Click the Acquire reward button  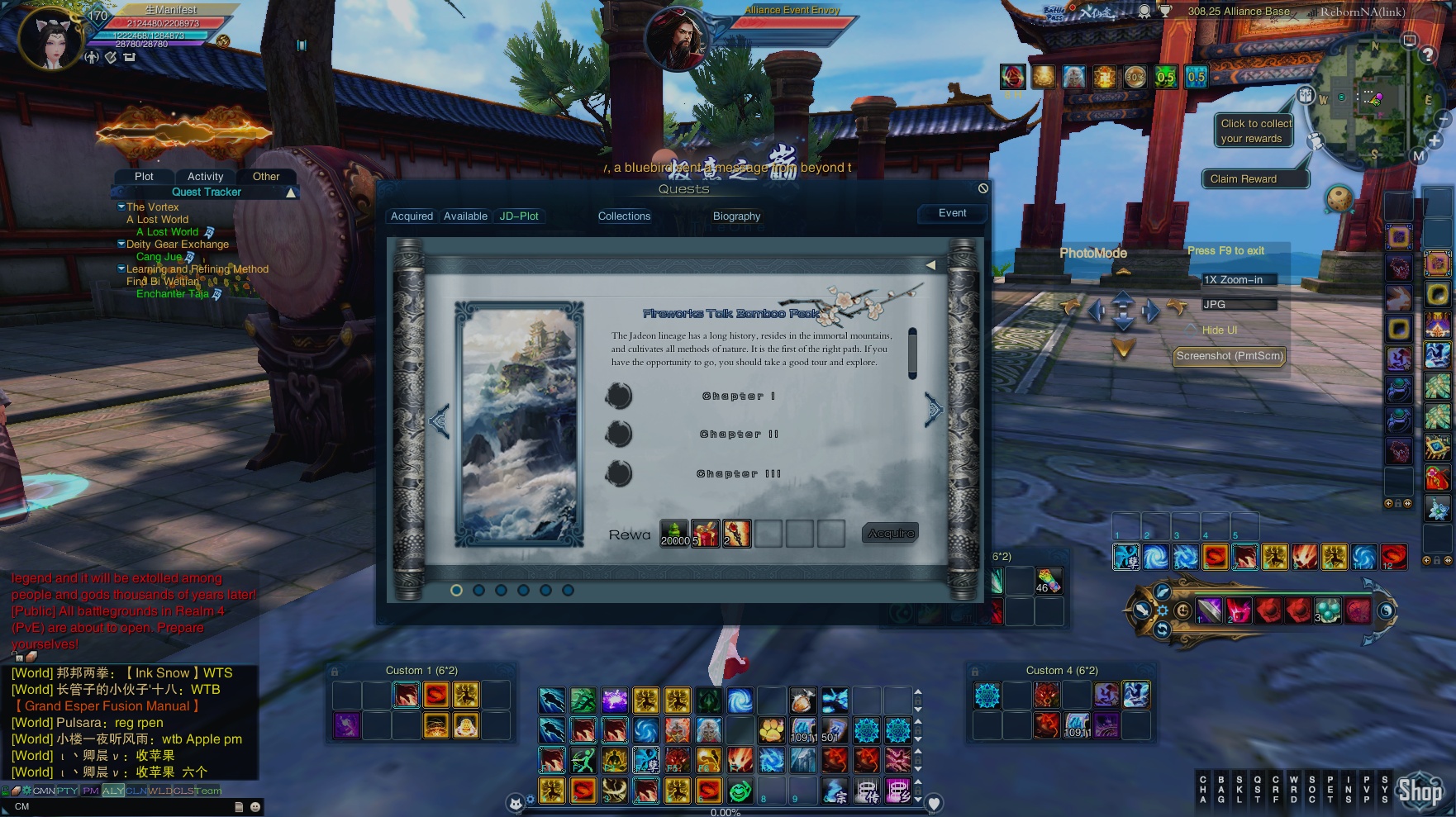[891, 534]
